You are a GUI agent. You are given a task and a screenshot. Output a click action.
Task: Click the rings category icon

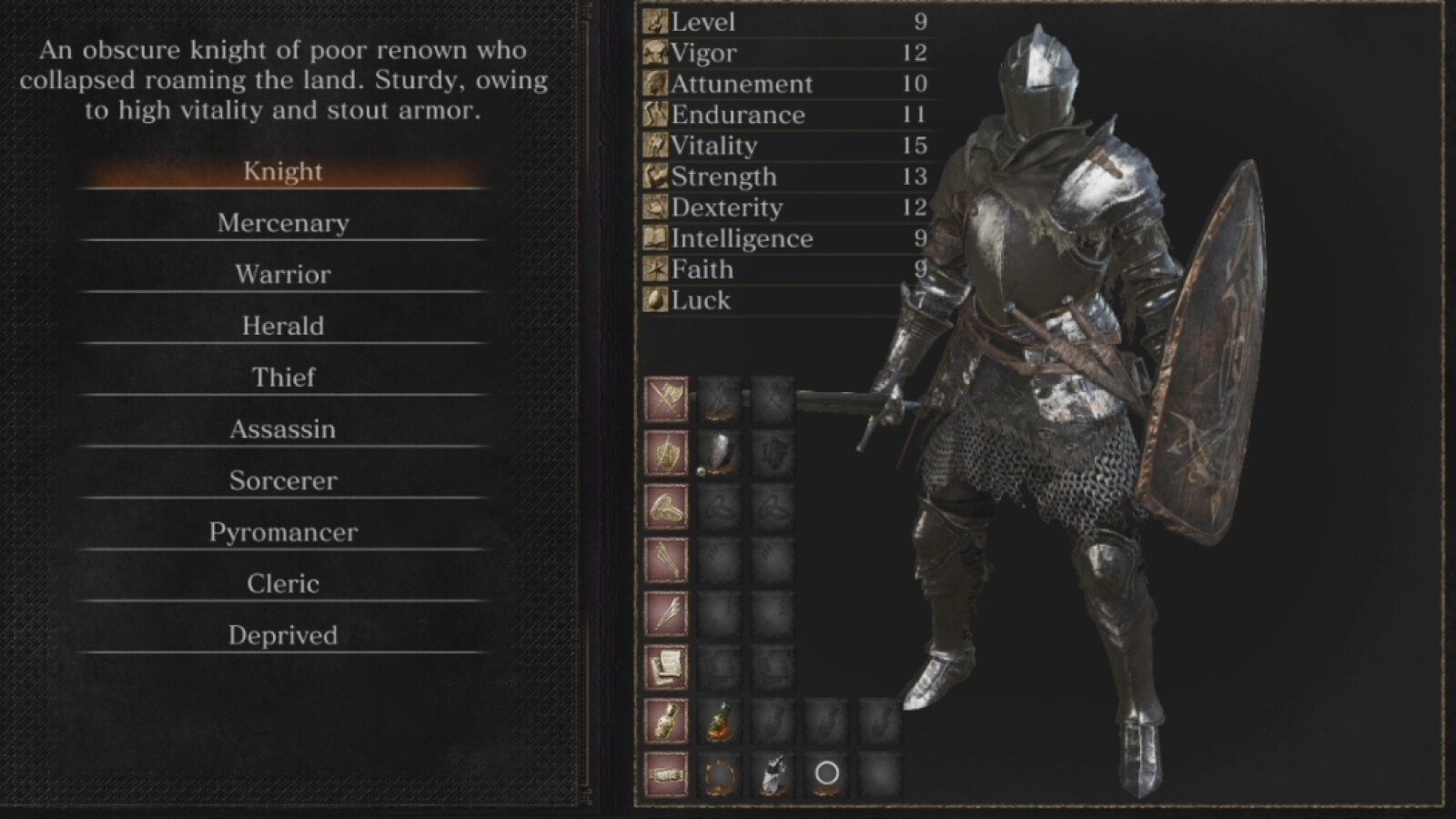(666, 507)
